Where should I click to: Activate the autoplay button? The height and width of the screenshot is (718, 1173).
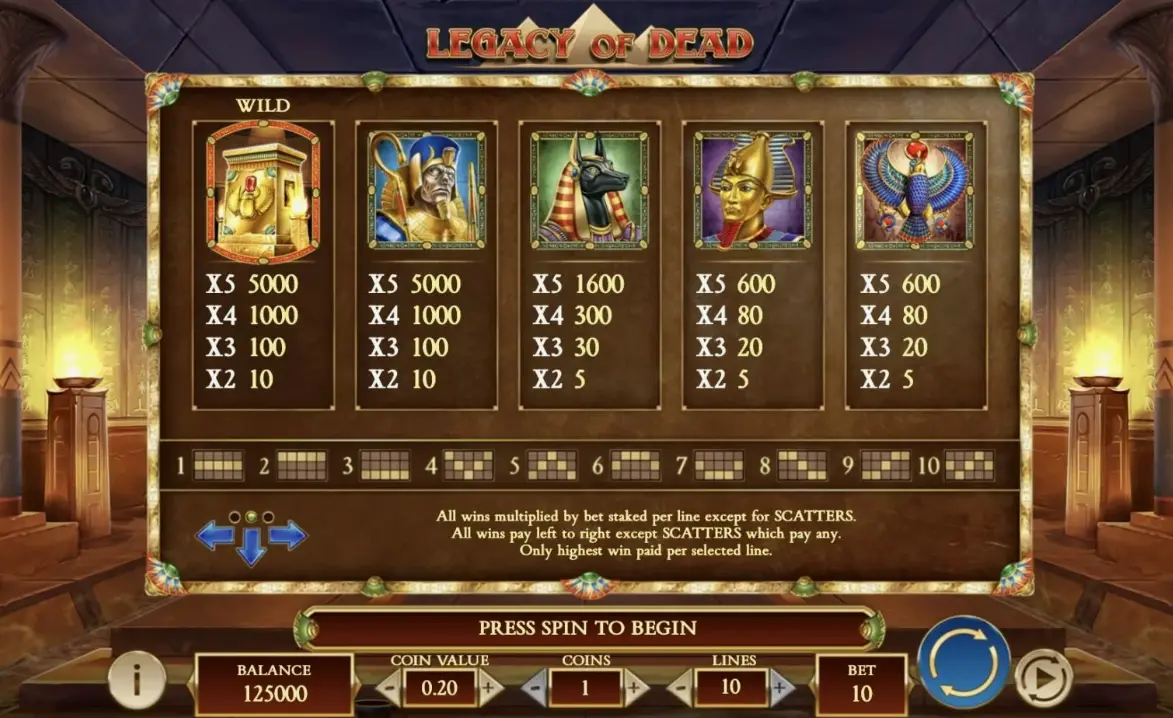tap(1043, 680)
